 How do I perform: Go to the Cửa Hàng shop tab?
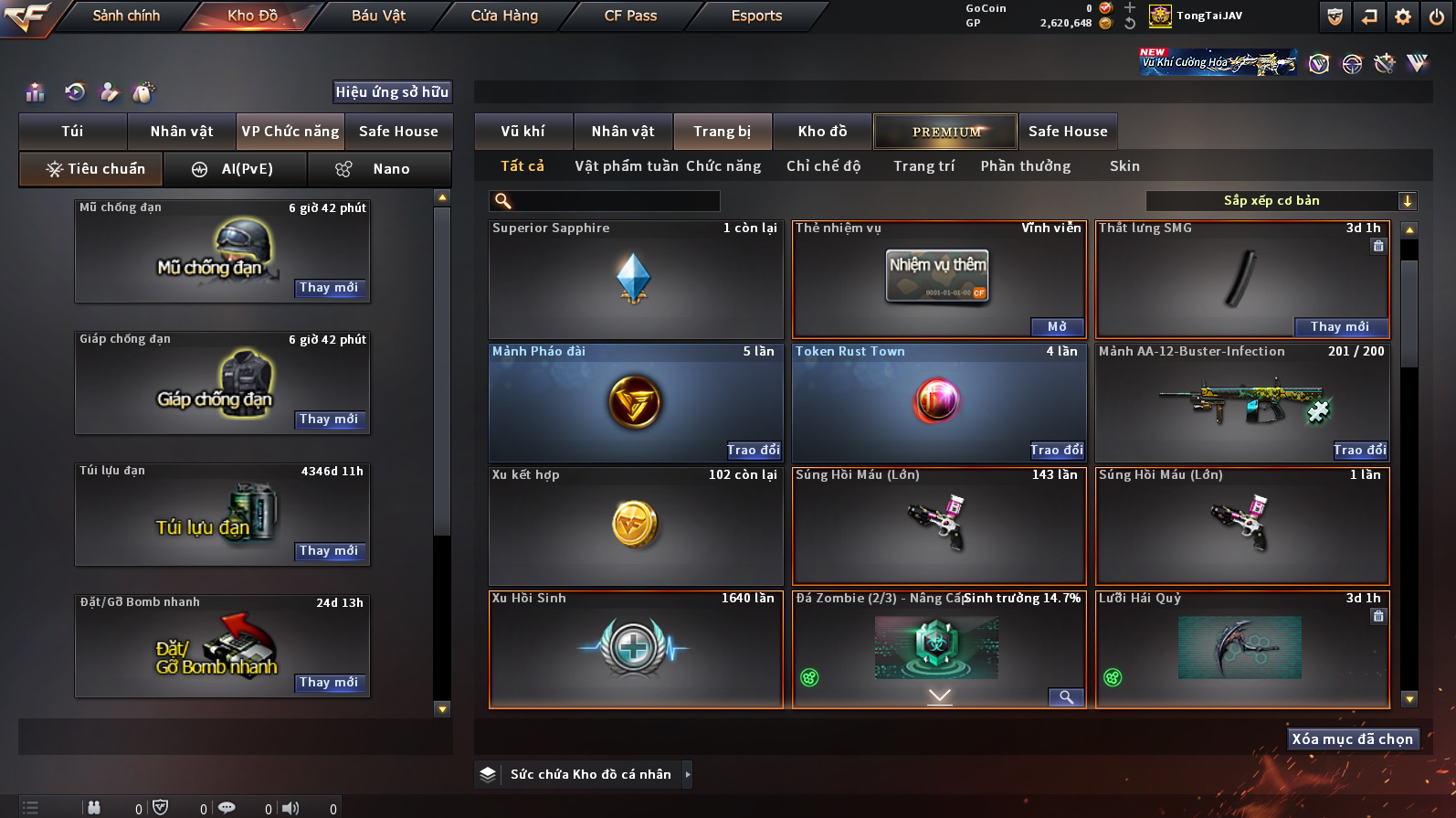click(x=504, y=16)
